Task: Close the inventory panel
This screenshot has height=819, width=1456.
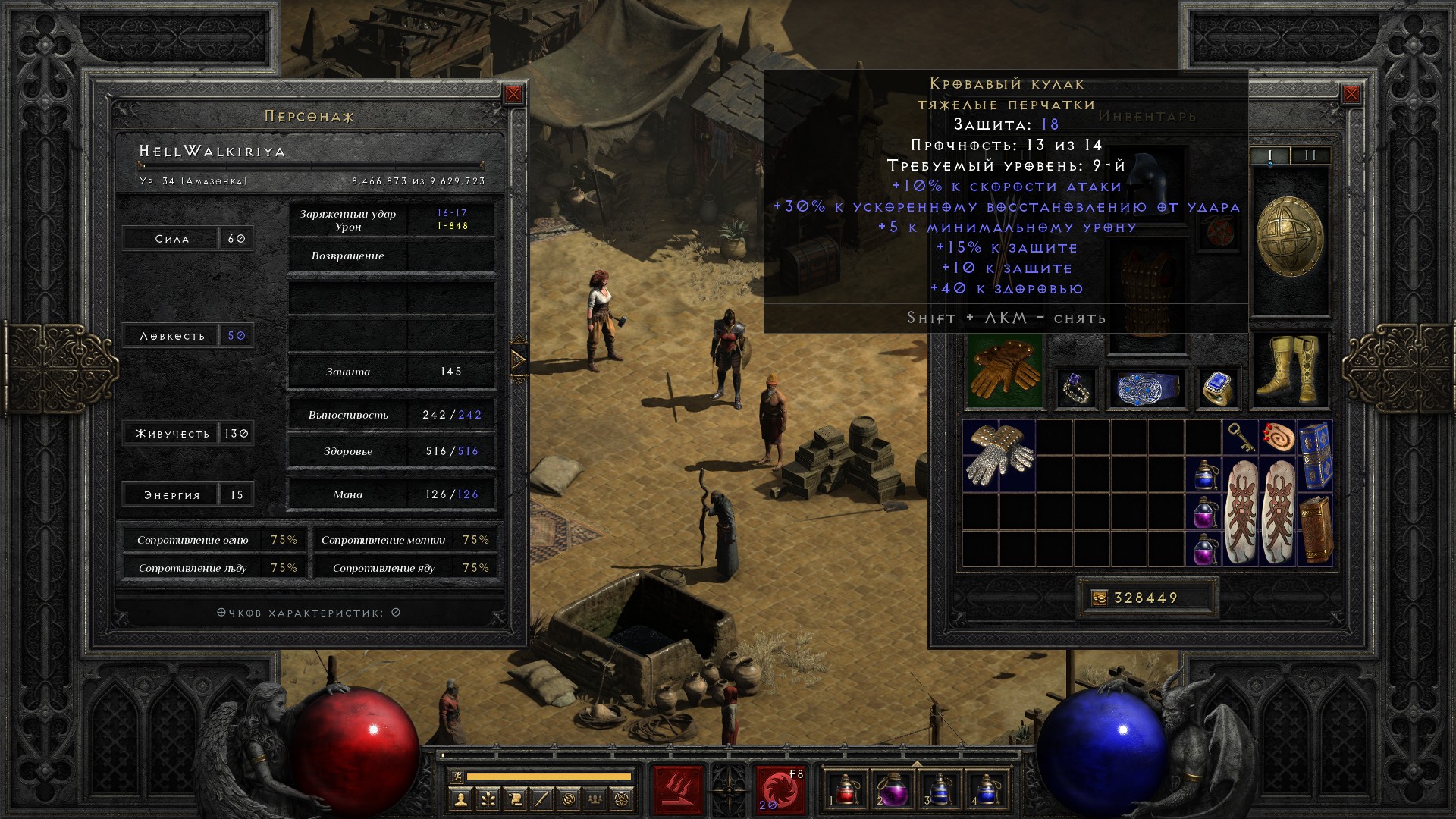Action: (x=1351, y=94)
